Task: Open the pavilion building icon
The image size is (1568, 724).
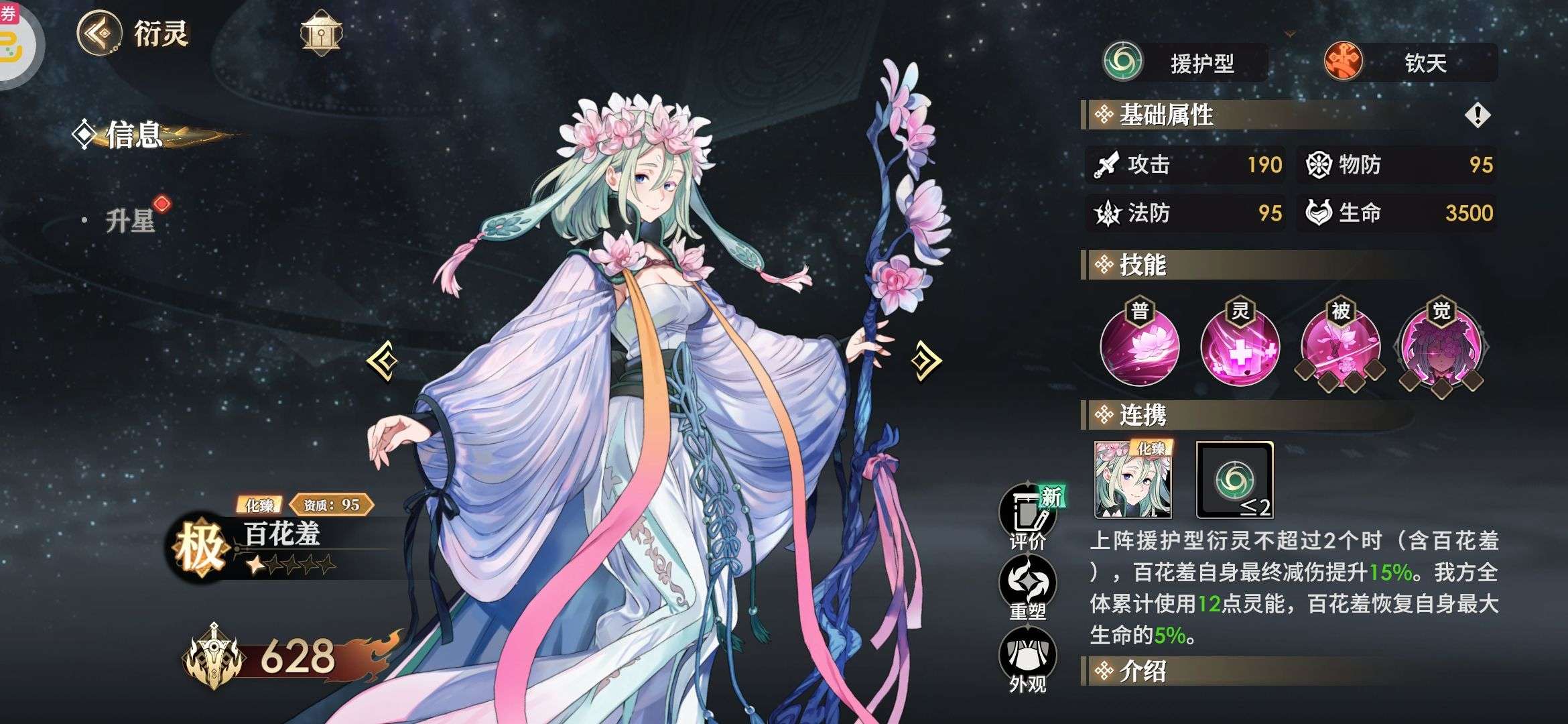Action: 321,32
